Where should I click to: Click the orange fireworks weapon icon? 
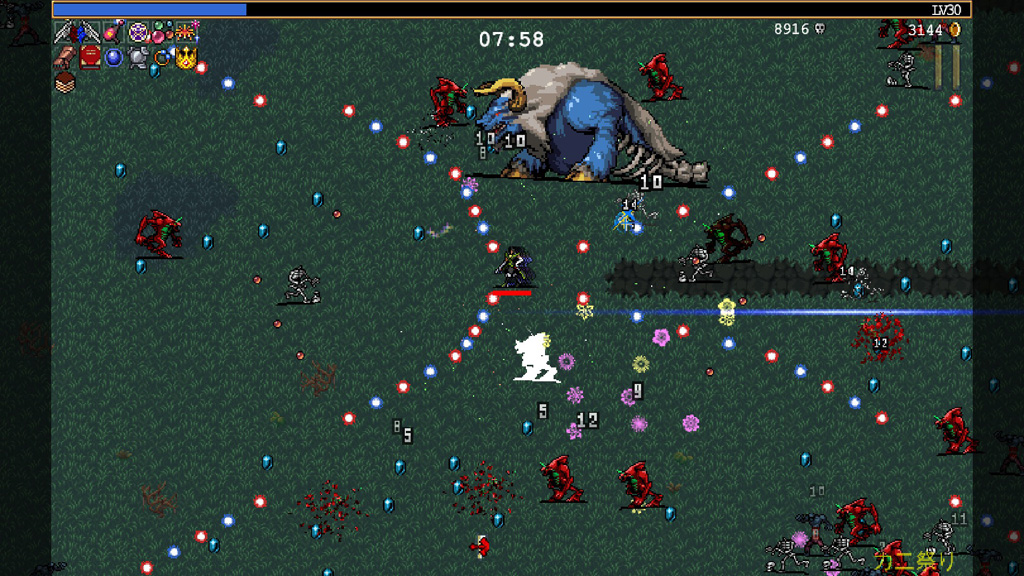pos(186,33)
